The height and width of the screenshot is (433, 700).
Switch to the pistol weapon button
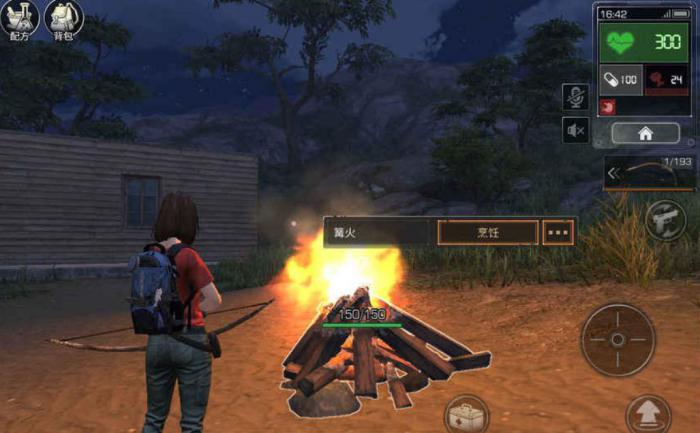click(665, 219)
